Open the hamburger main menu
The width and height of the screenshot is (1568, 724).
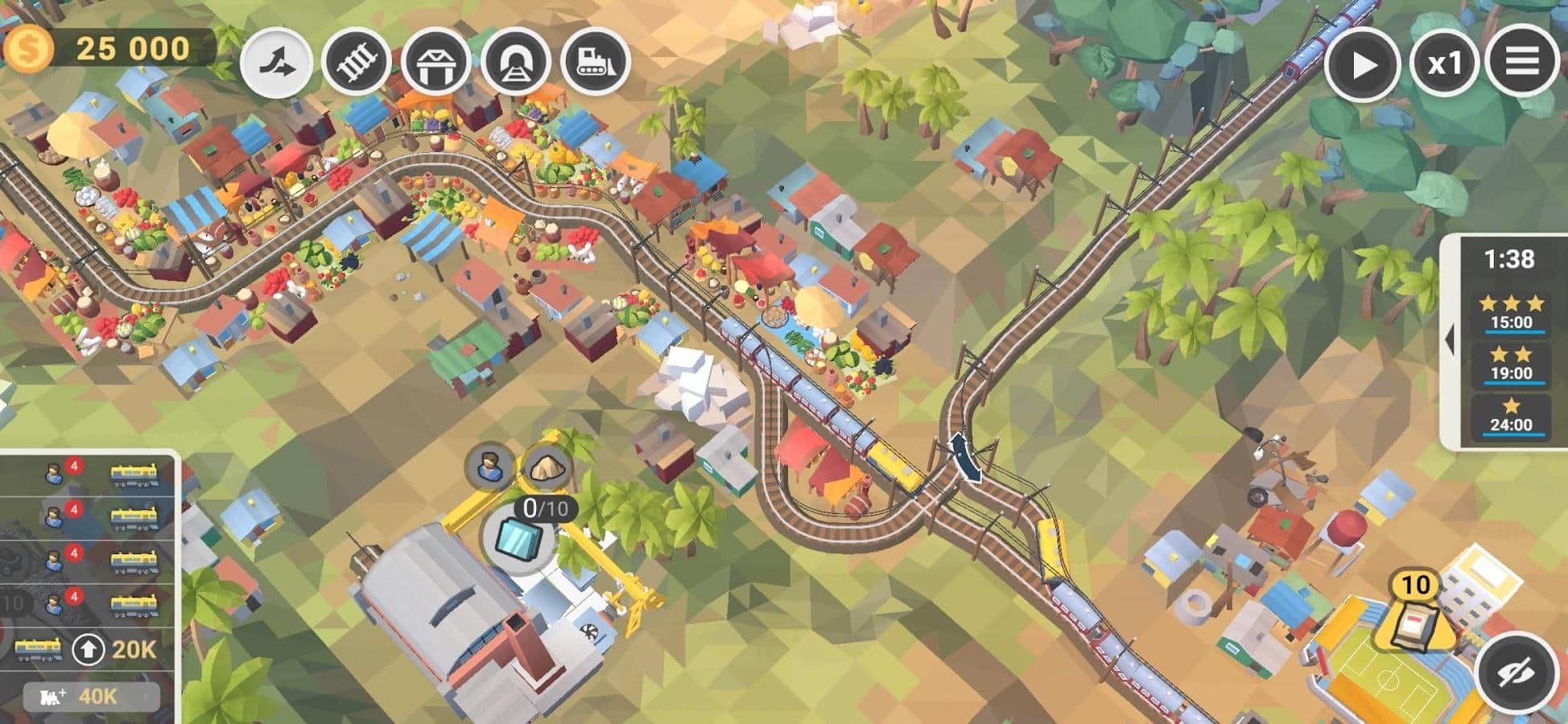point(1521,61)
